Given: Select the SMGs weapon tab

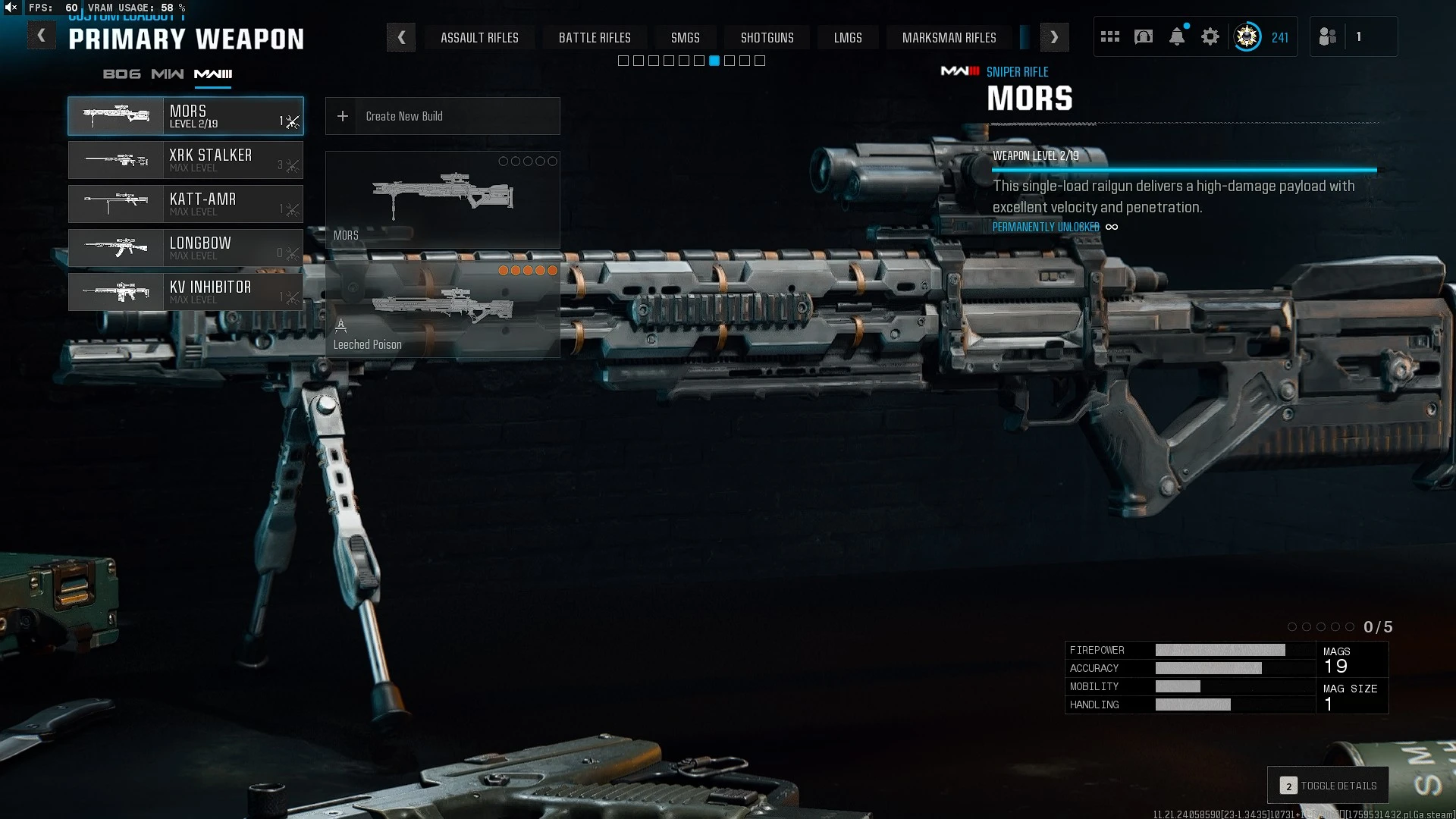Looking at the screenshot, I should pos(685,37).
